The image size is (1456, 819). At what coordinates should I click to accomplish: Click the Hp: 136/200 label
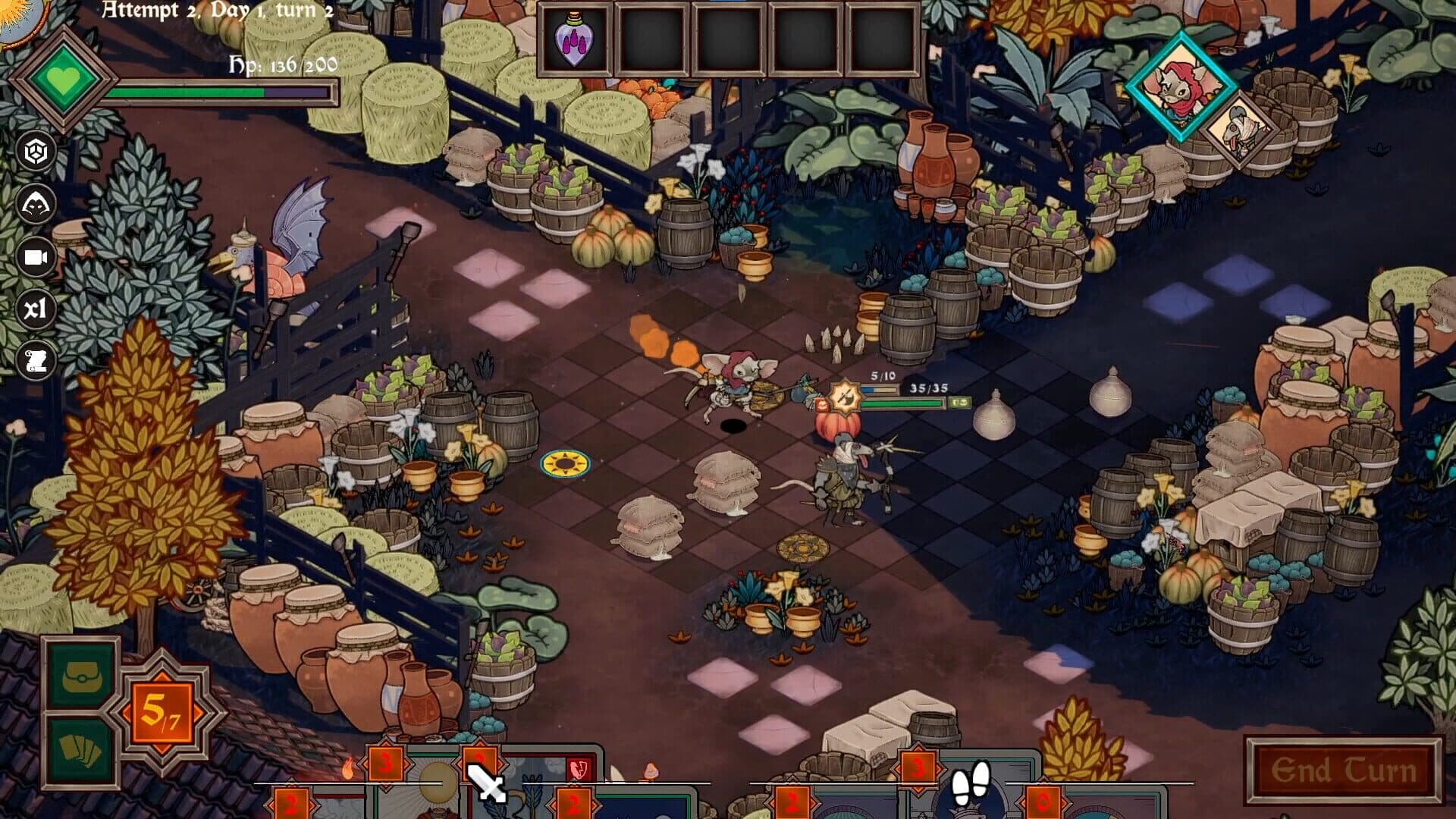(x=282, y=64)
